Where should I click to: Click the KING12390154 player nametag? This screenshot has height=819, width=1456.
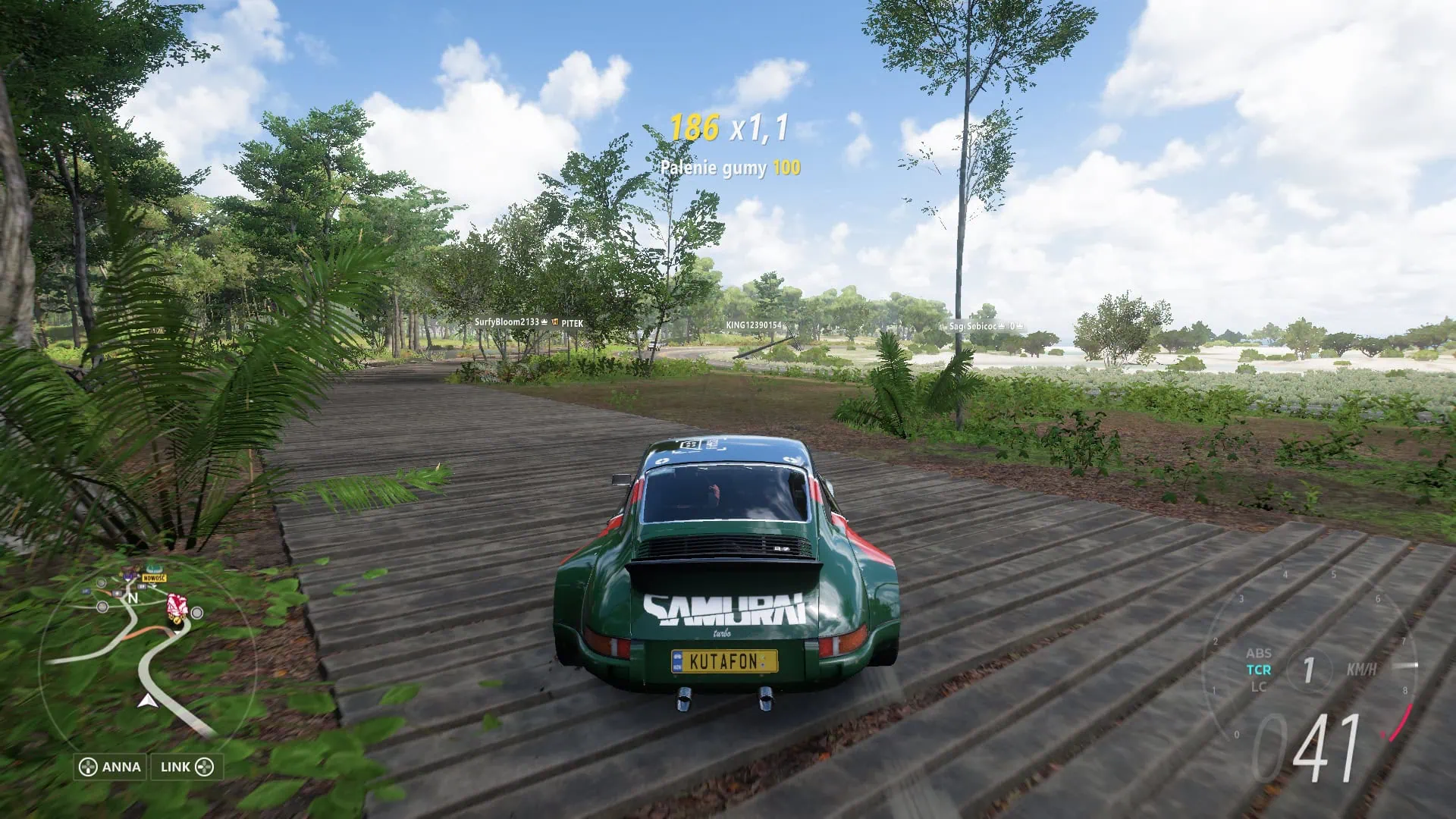click(x=754, y=324)
